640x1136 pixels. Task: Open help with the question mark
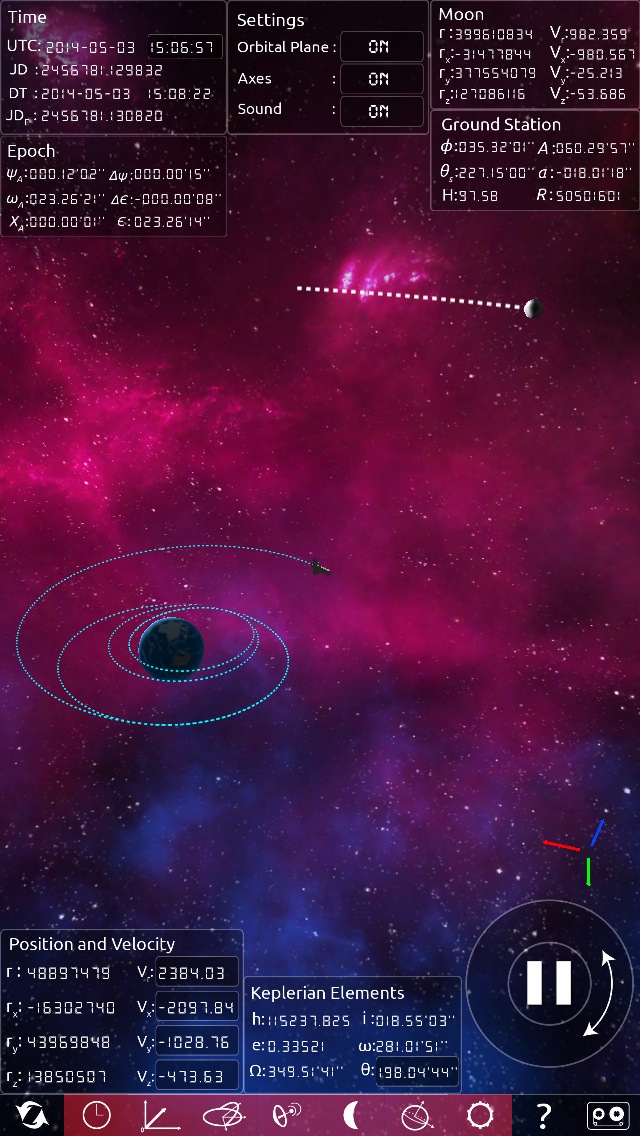click(544, 1115)
